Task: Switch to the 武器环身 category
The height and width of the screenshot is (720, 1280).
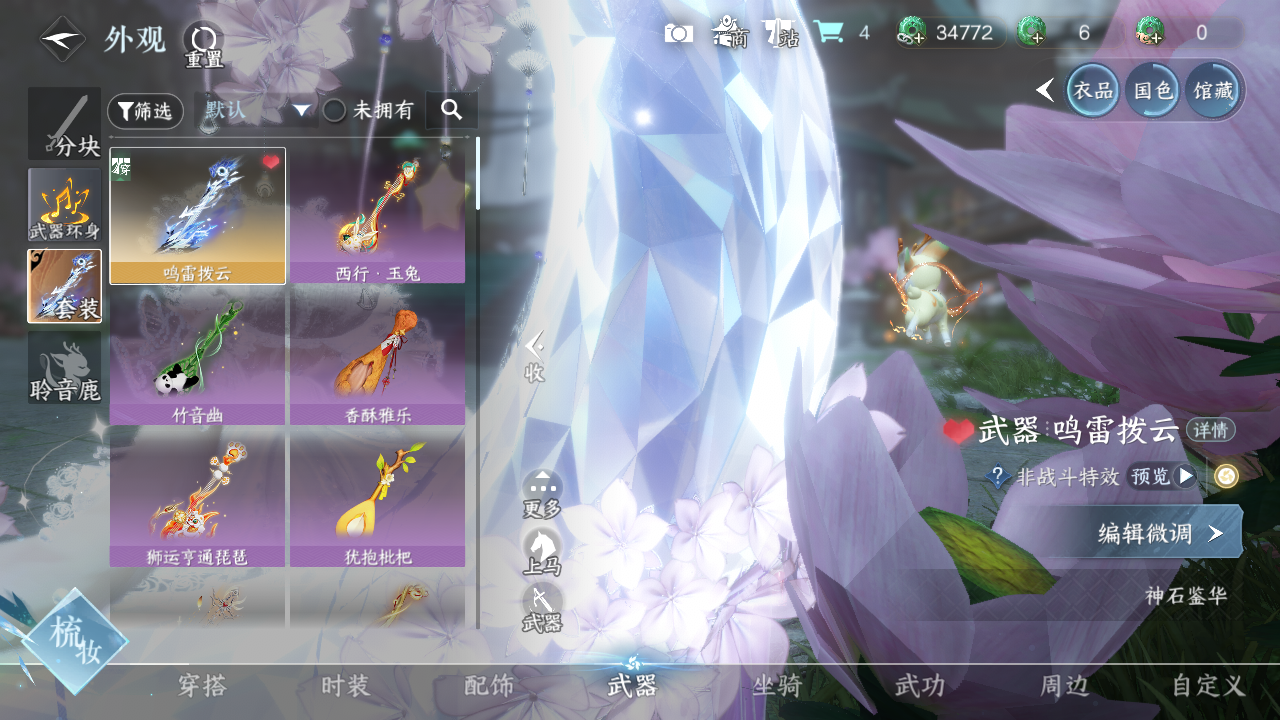Action: tap(64, 204)
